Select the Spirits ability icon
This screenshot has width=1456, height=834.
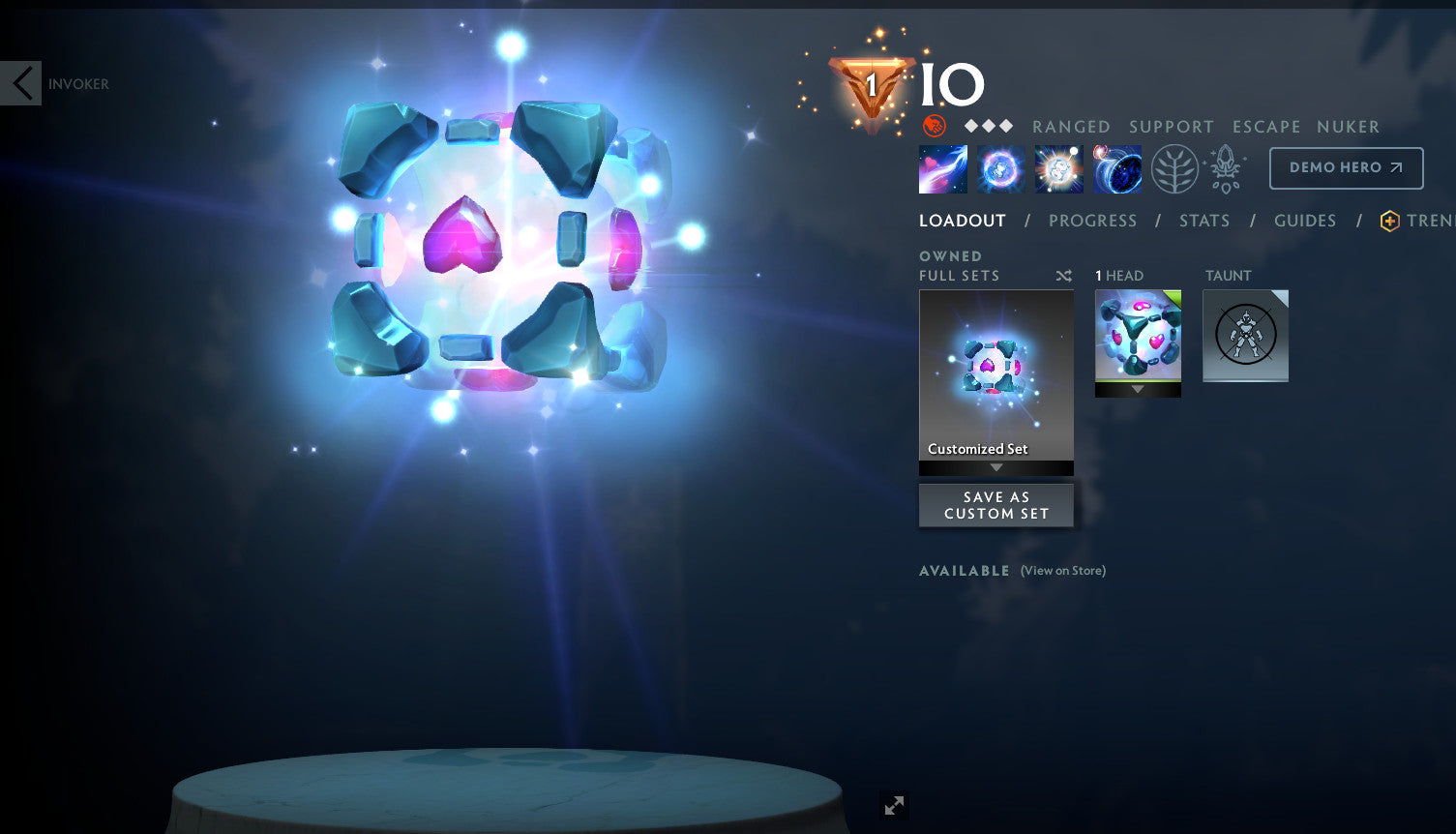[x=1000, y=168]
